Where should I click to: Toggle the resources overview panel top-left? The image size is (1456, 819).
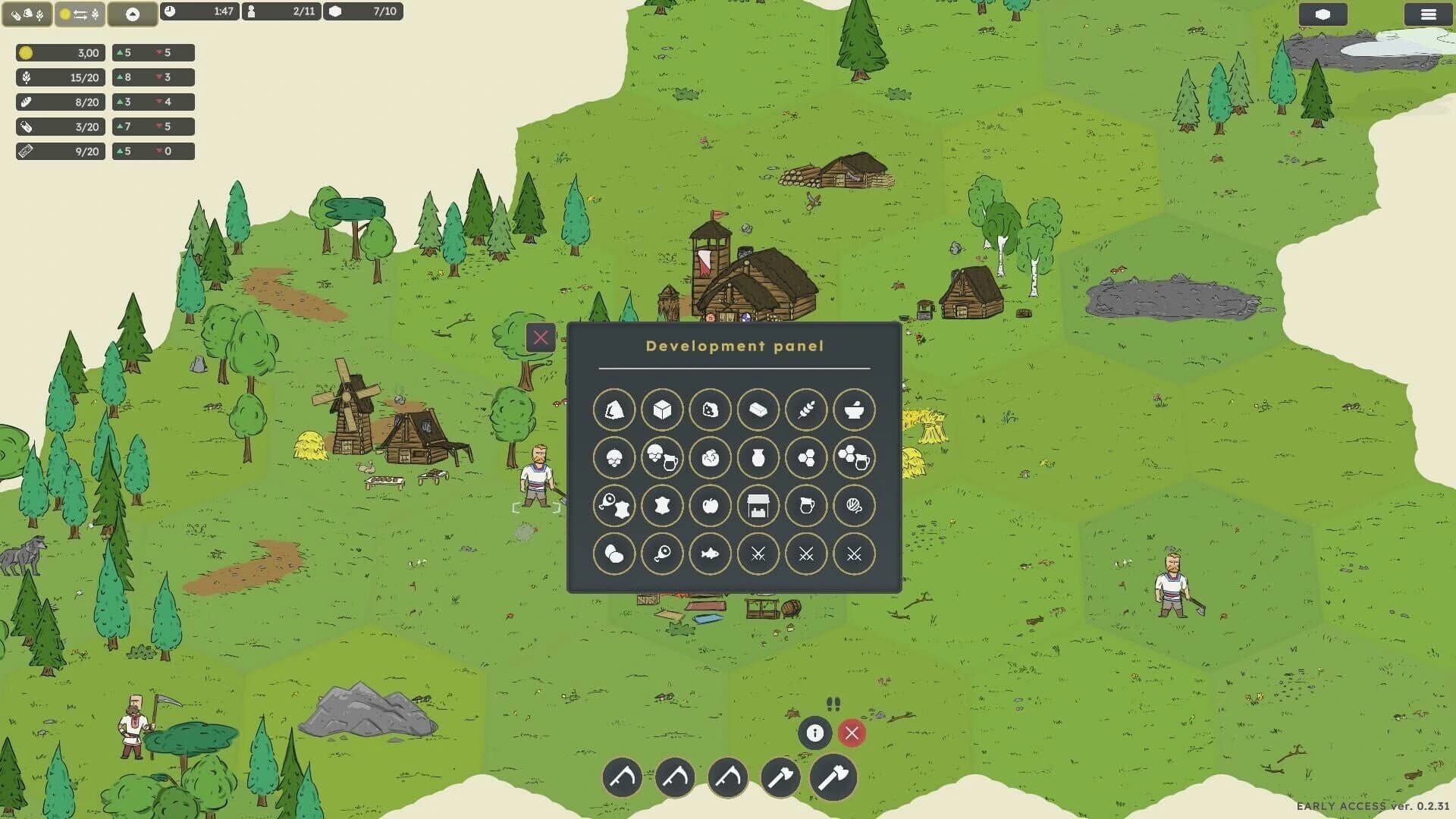[27, 12]
